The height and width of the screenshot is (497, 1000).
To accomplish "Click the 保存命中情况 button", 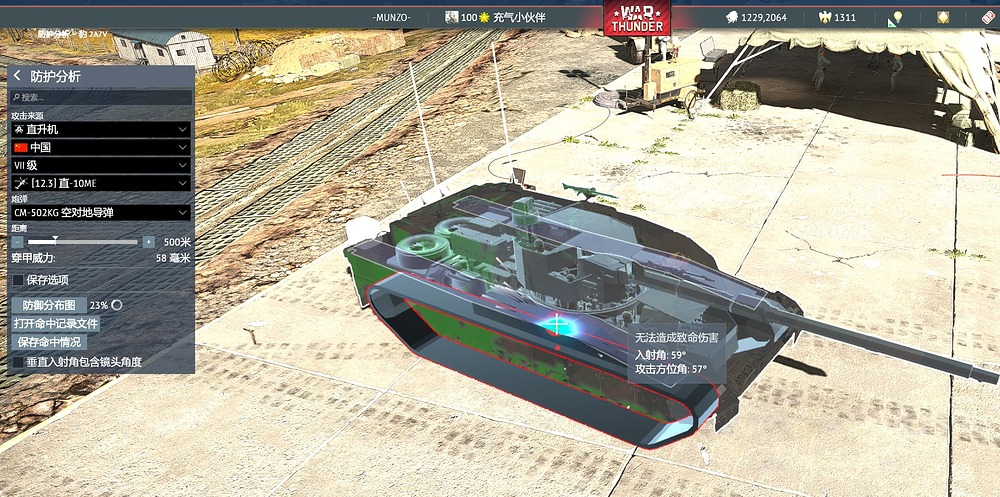I will (x=49, y=342).
